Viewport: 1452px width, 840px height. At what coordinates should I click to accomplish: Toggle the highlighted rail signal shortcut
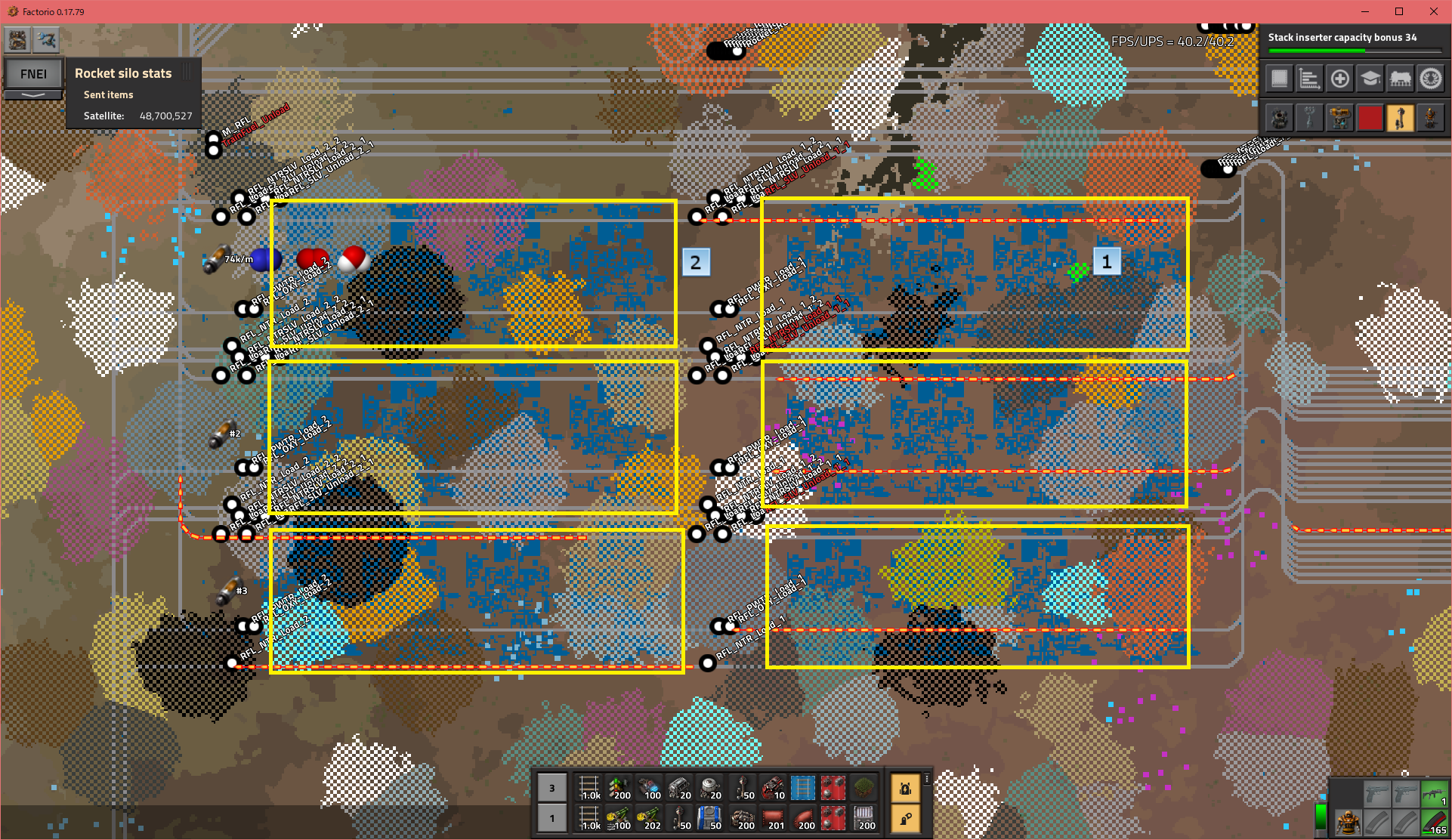click(x=1400, y=119)
